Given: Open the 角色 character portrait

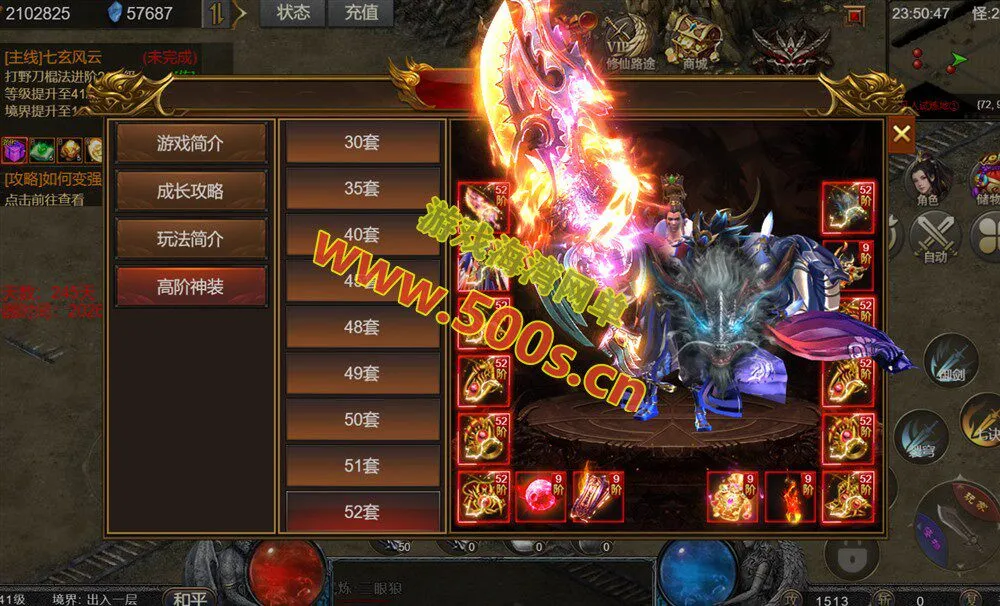Looking at the screenshot, I should coord(927,182).
